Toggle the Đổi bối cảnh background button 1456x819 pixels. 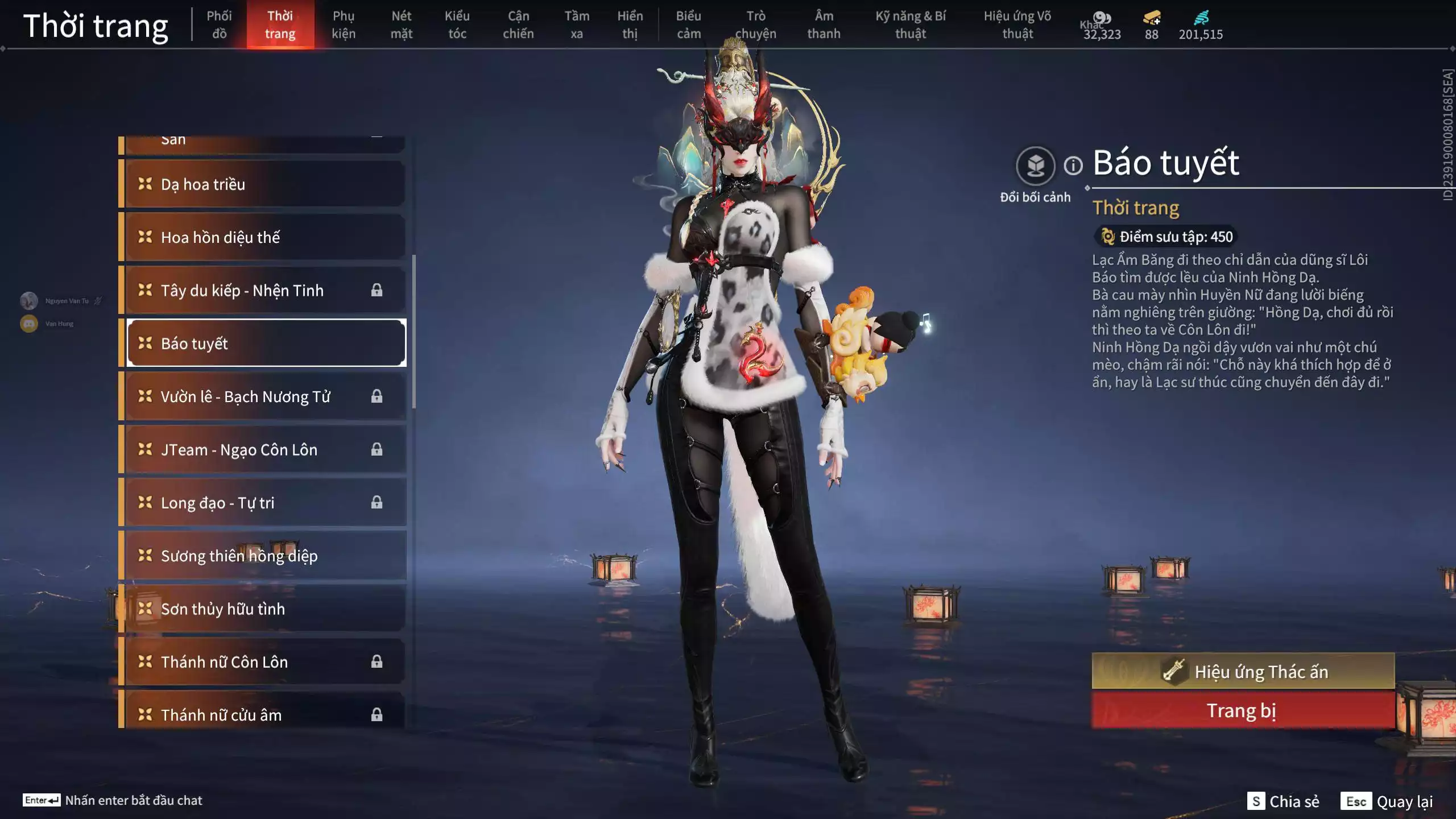(x=1035, y=166)
